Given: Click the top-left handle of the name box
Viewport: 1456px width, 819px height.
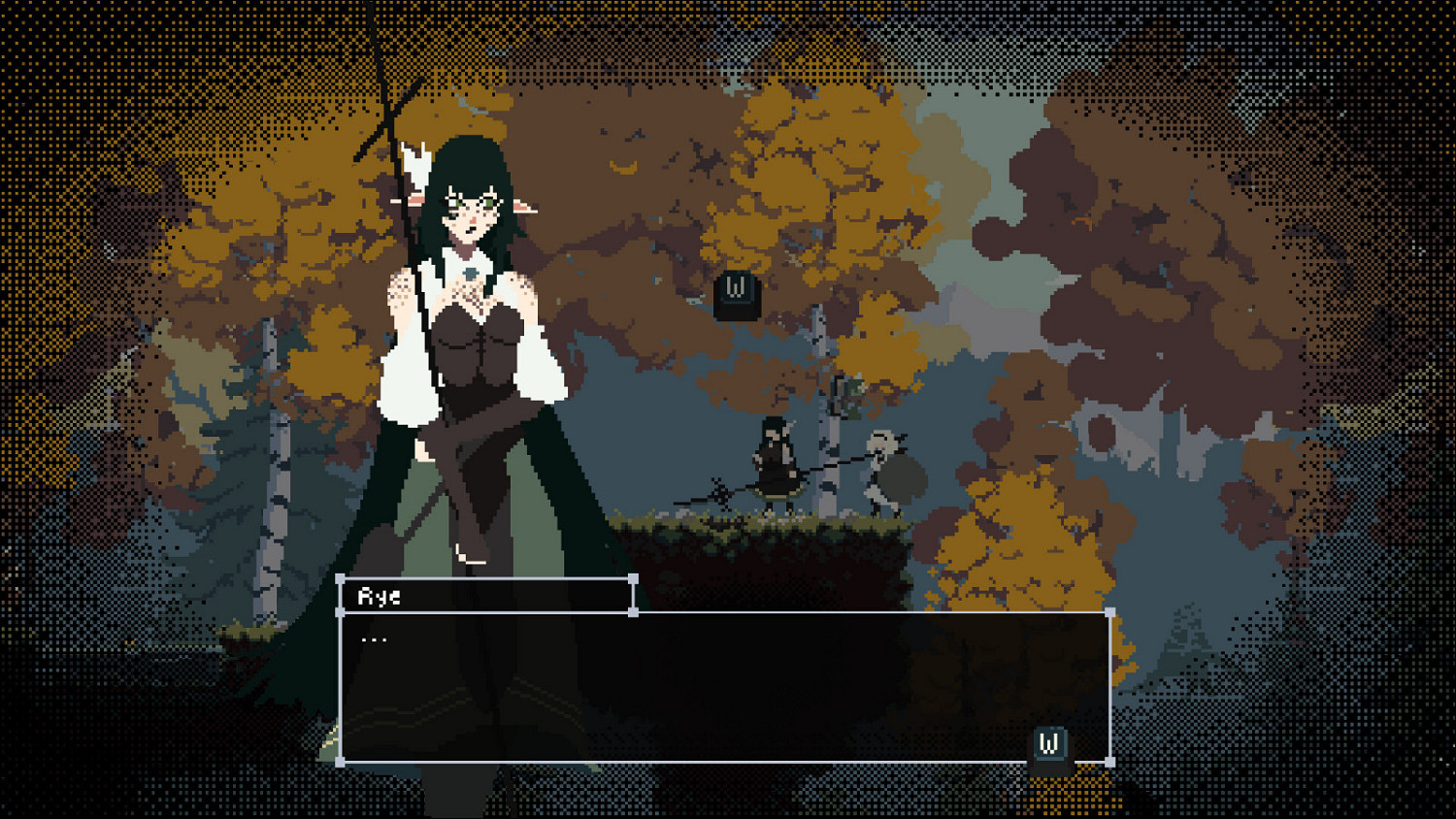Looking at the screenshot, I should 342,580.
